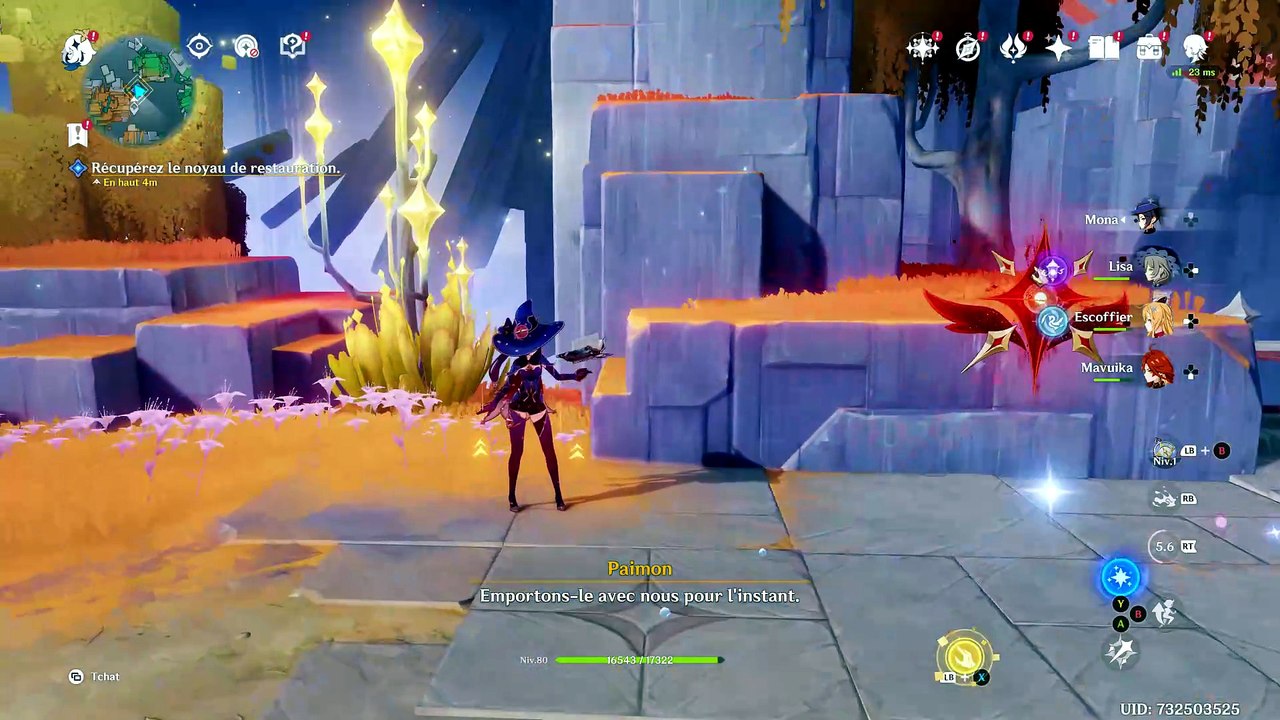The image size is (1280, 720).
Task: Open the events compass icon
Action: (968, 47)
